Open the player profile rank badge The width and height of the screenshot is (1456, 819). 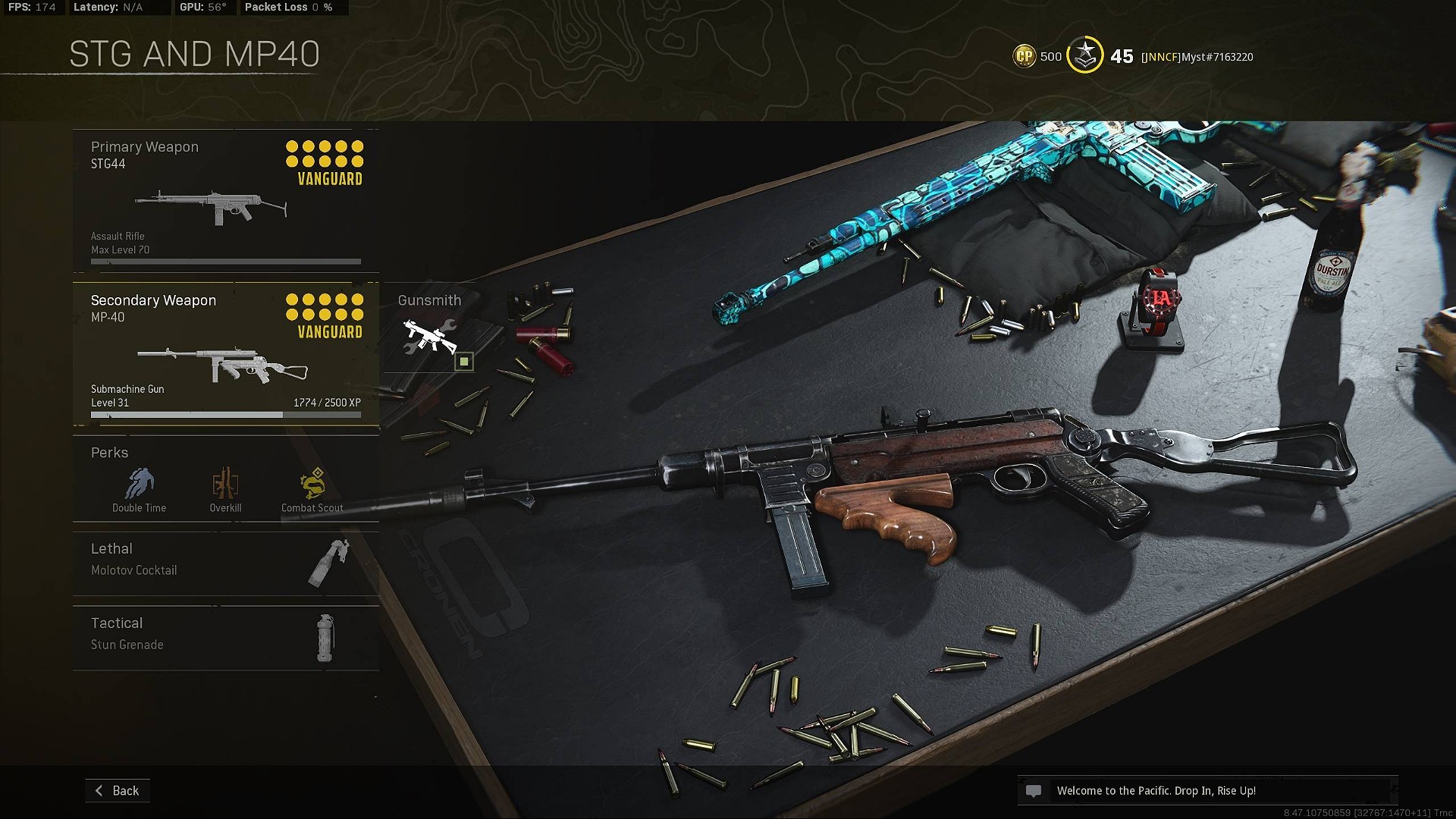1085,55
